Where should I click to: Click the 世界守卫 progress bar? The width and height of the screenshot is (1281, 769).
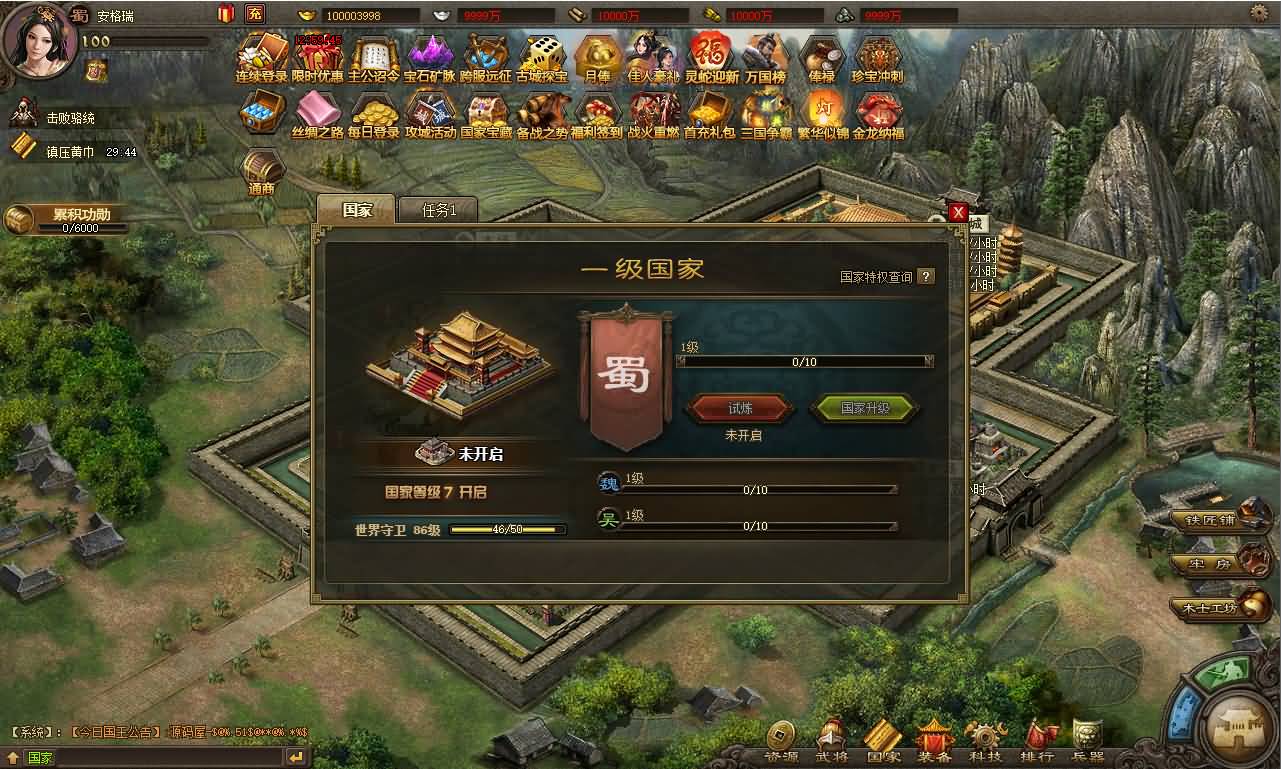[x=505, y=528]
